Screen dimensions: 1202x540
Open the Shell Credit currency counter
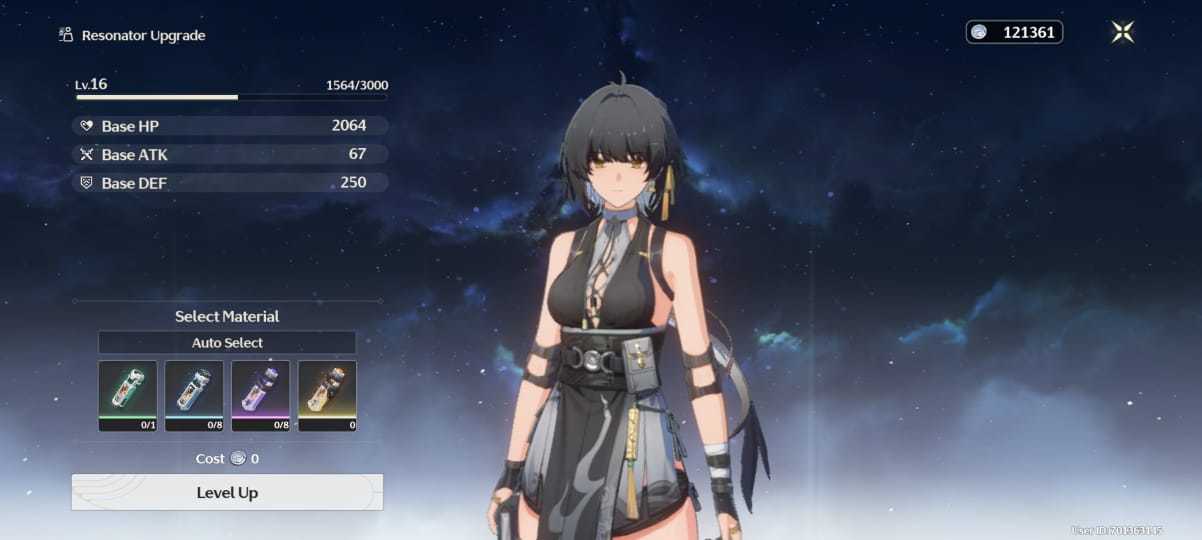tap(1014, 33)
